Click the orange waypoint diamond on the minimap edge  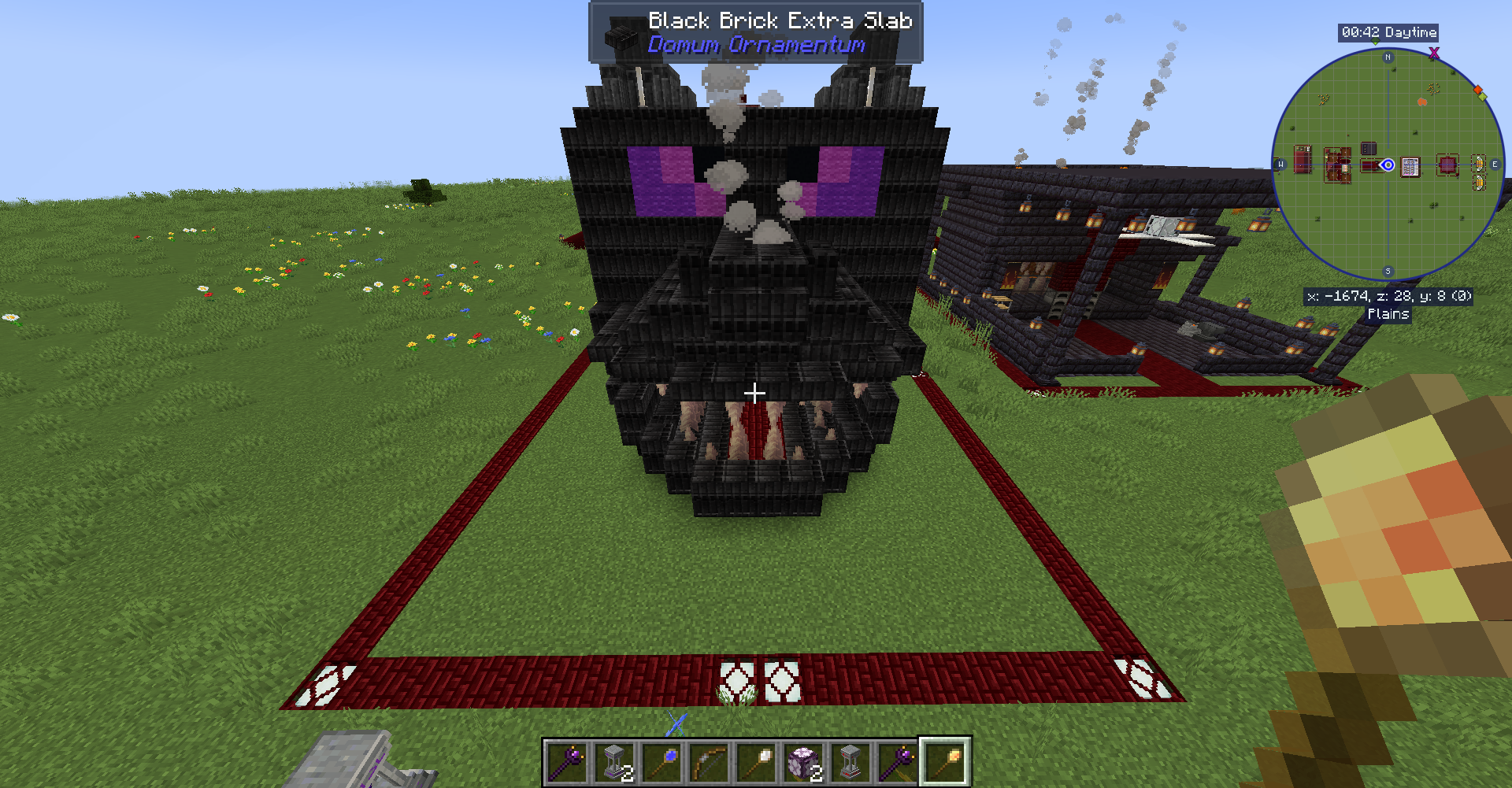[1477, 89]
